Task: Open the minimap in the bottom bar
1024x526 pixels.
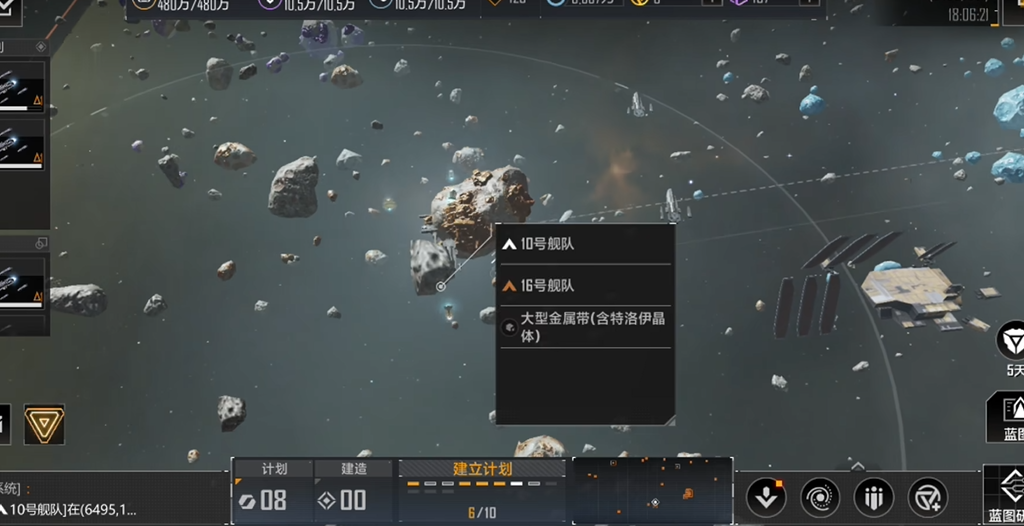Action: [652, 491]
